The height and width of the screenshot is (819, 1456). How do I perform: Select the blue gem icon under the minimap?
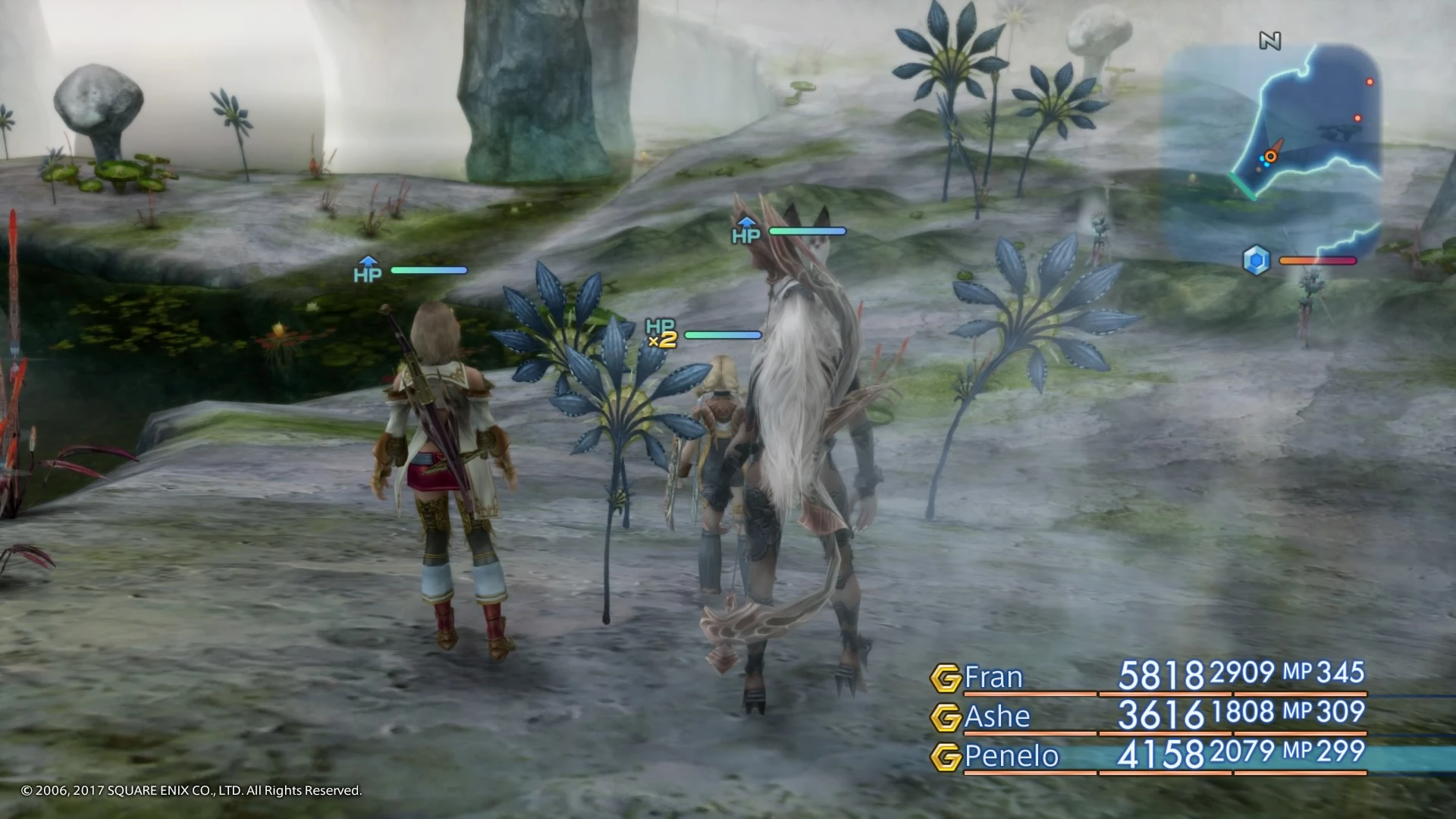[x=1256, y=259]
